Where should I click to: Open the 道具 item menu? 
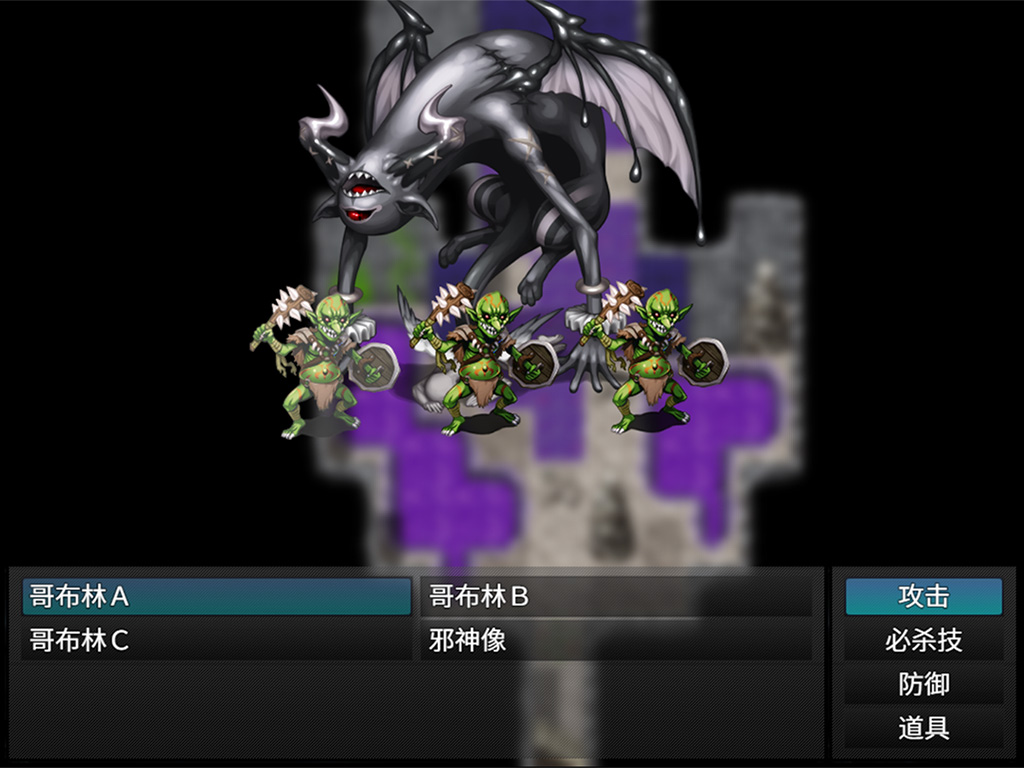[923, 728]
